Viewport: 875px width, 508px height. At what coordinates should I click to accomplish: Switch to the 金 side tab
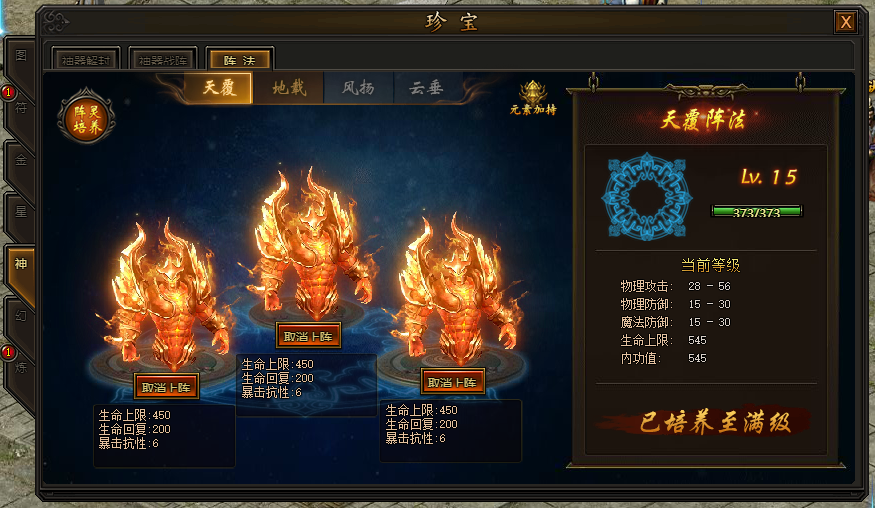20,160
